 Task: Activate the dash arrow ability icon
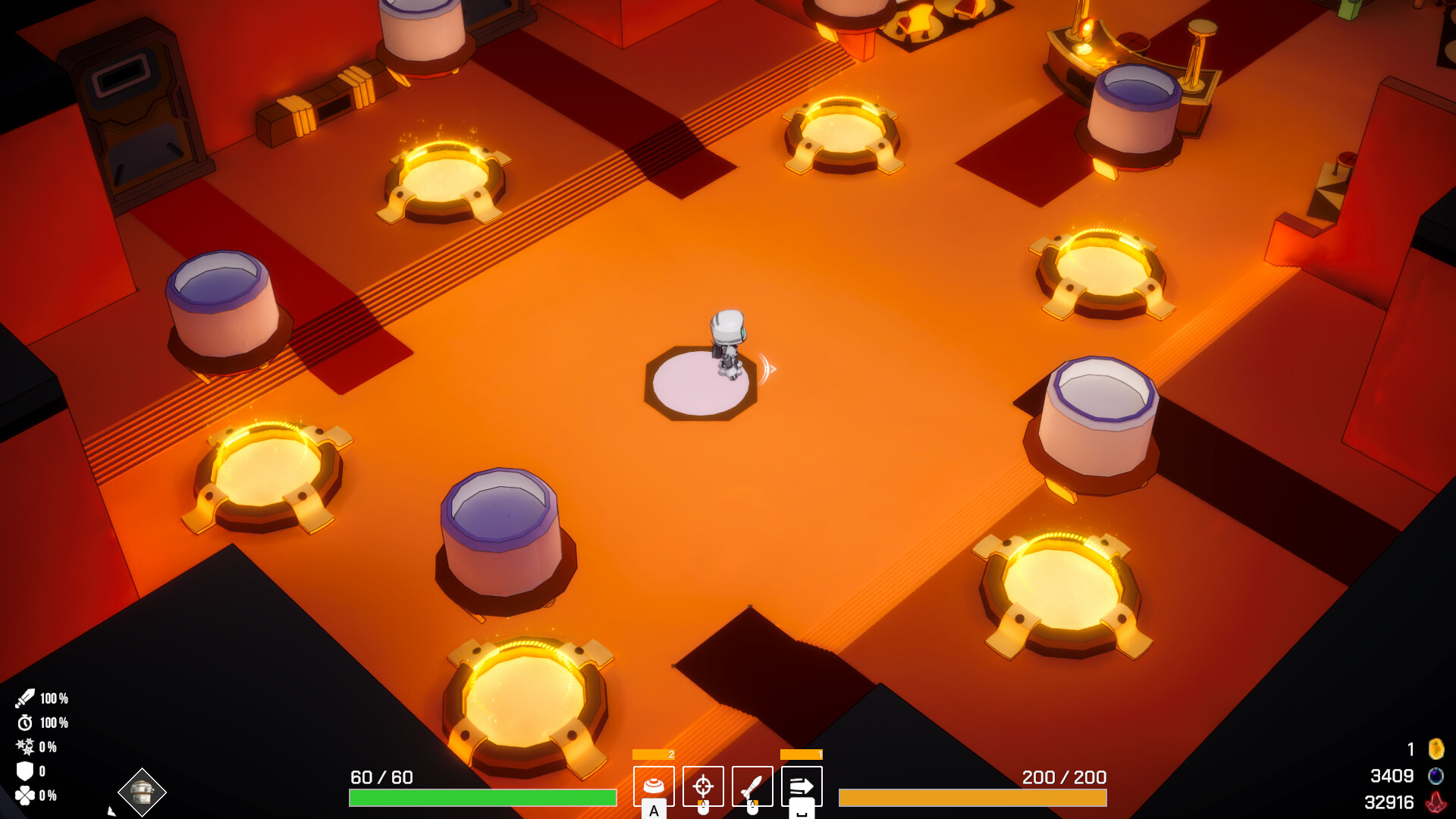pyautogui.click(x=802, y=786)
